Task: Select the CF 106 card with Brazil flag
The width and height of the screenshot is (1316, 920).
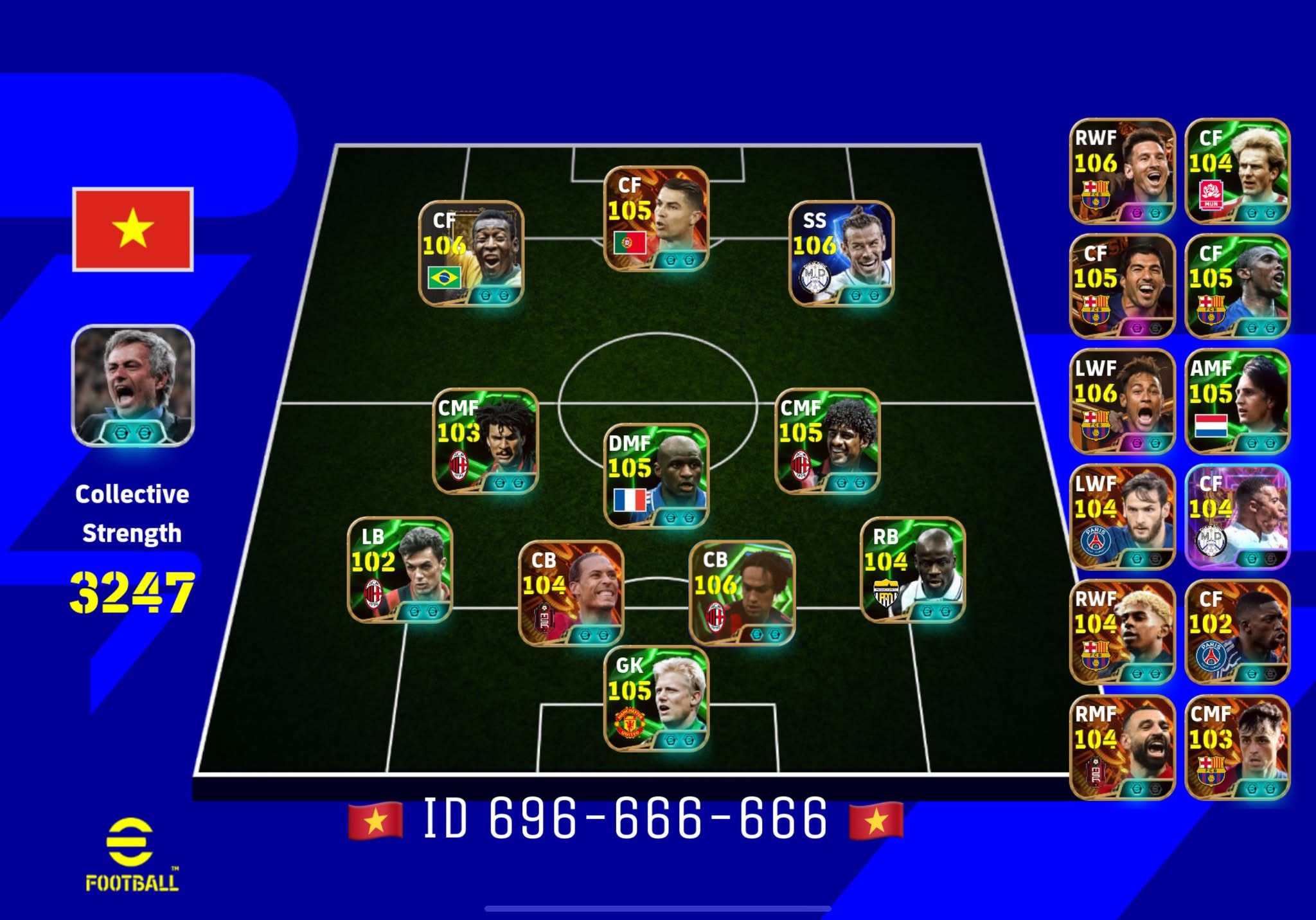Action: tap(471, 253)
